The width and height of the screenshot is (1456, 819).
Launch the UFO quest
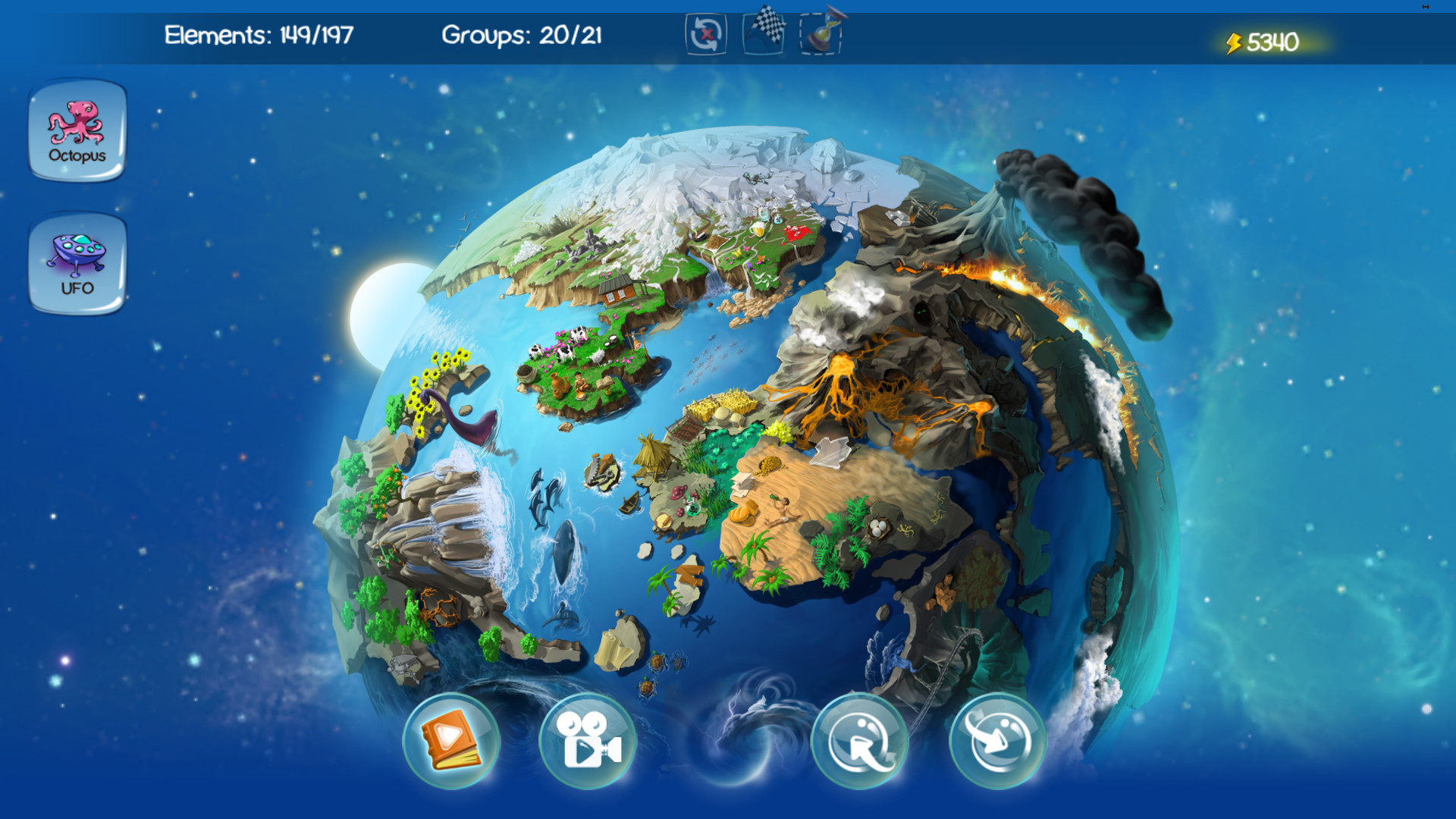[x=76, y=264]
